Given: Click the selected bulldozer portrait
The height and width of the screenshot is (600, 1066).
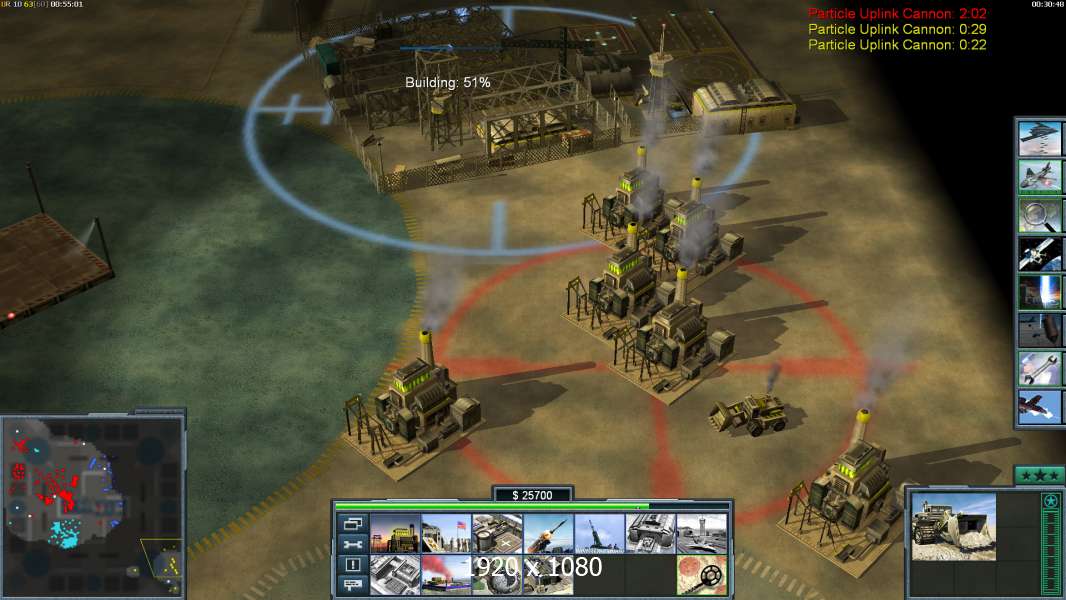Looking at the screenshot, I should [954, 527].
